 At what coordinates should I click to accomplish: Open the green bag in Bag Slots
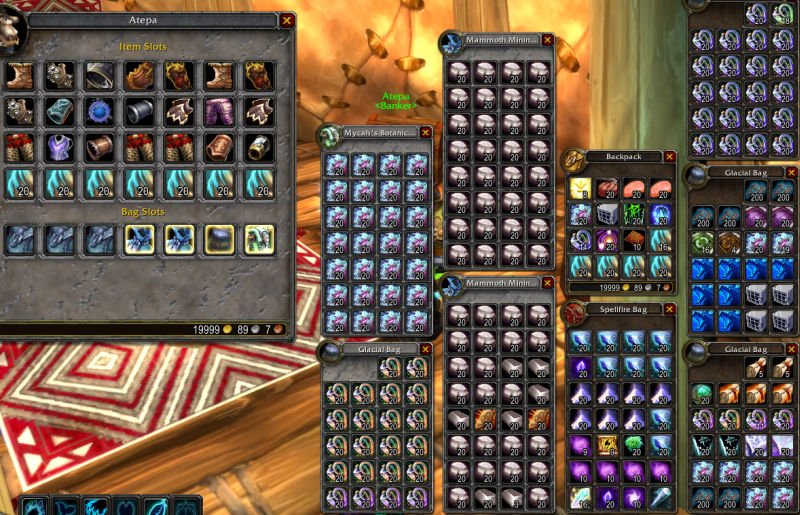259,239
